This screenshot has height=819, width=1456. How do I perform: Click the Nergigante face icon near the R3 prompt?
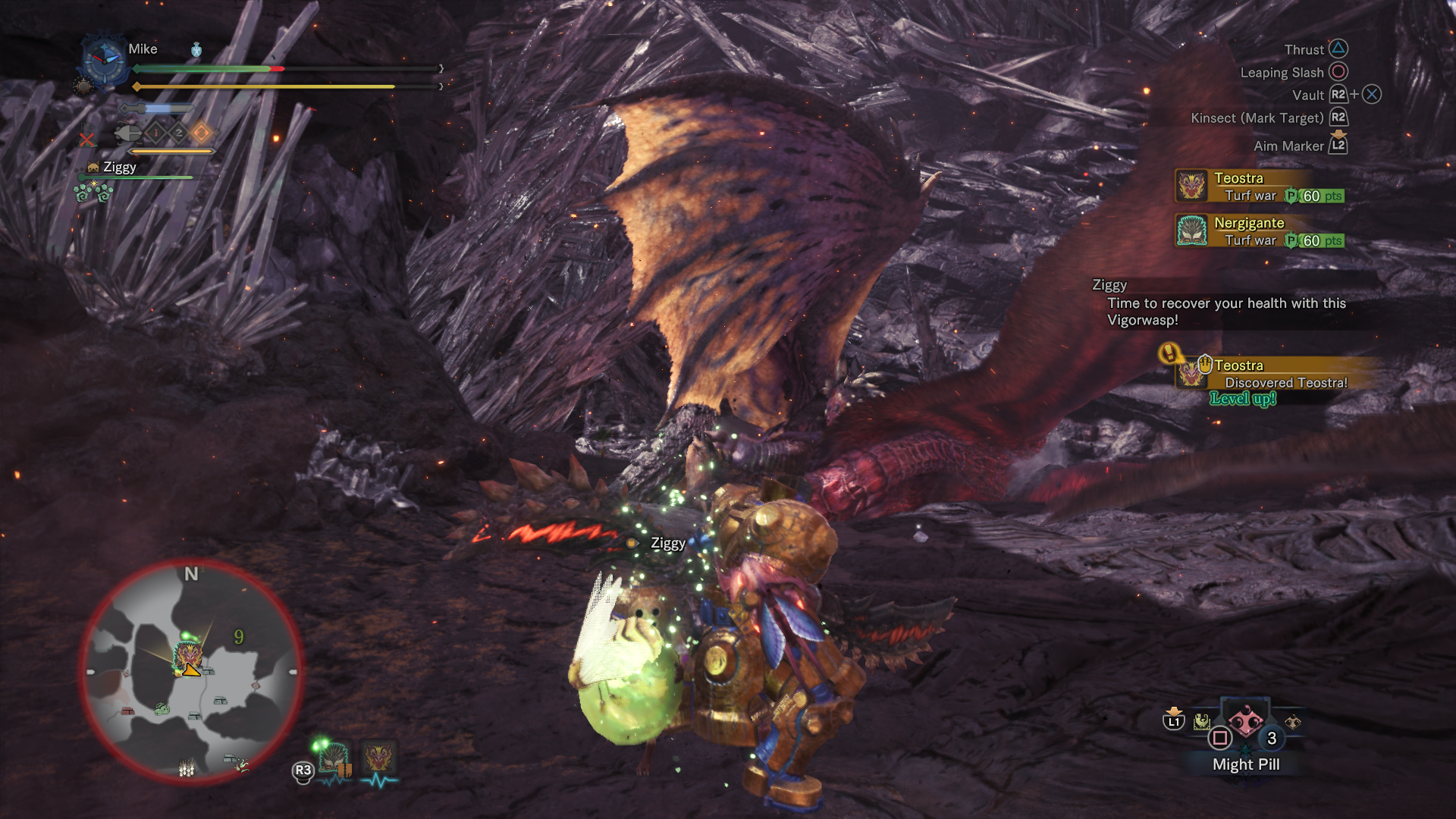(x=332, y=758)
